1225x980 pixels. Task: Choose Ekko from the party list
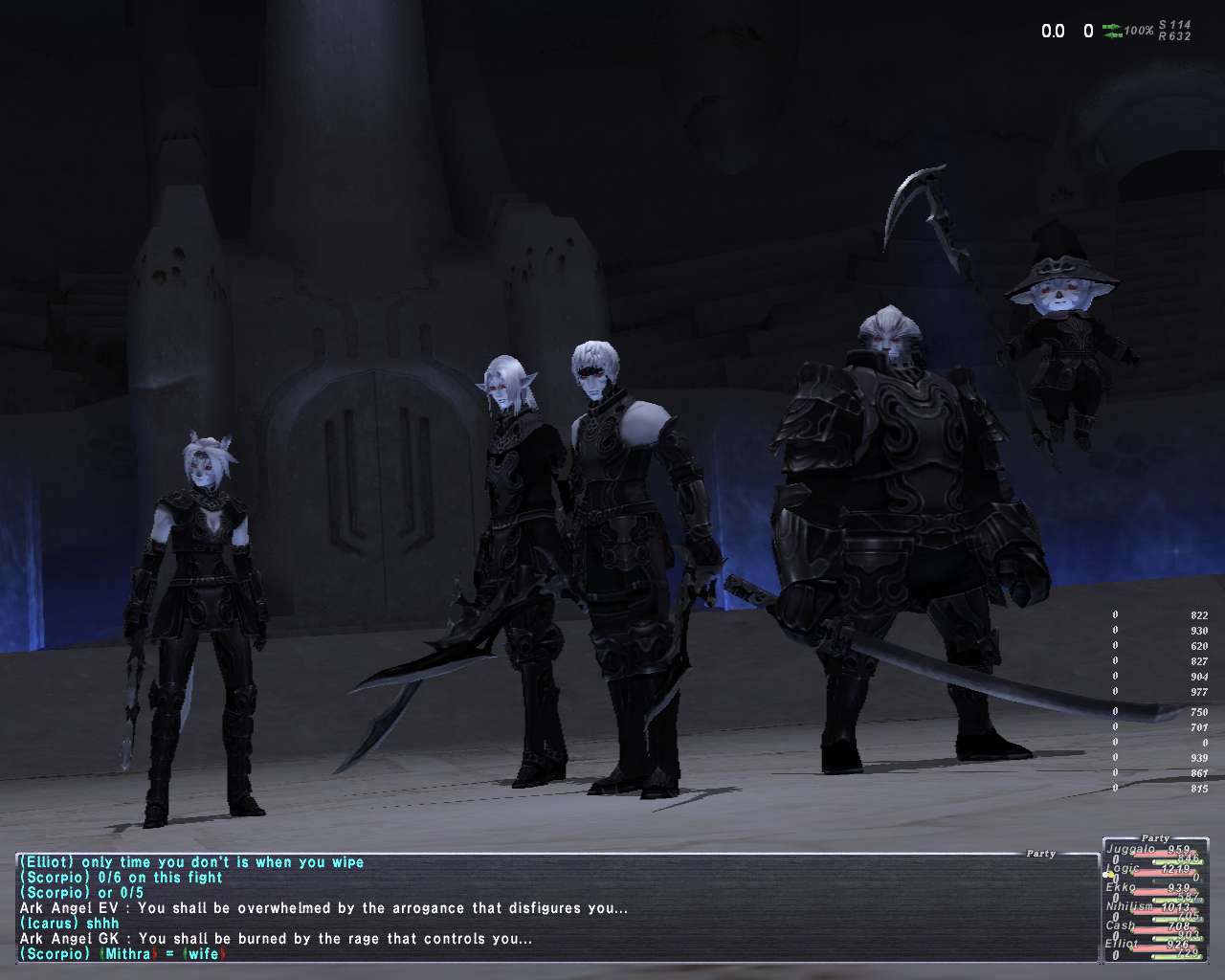(1121, 887)
